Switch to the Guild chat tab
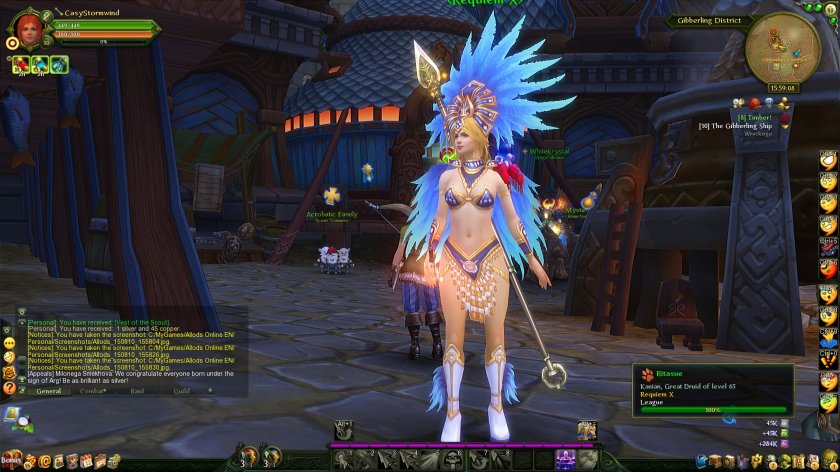Viewport: 840px width, 472px height. point(181,391)
